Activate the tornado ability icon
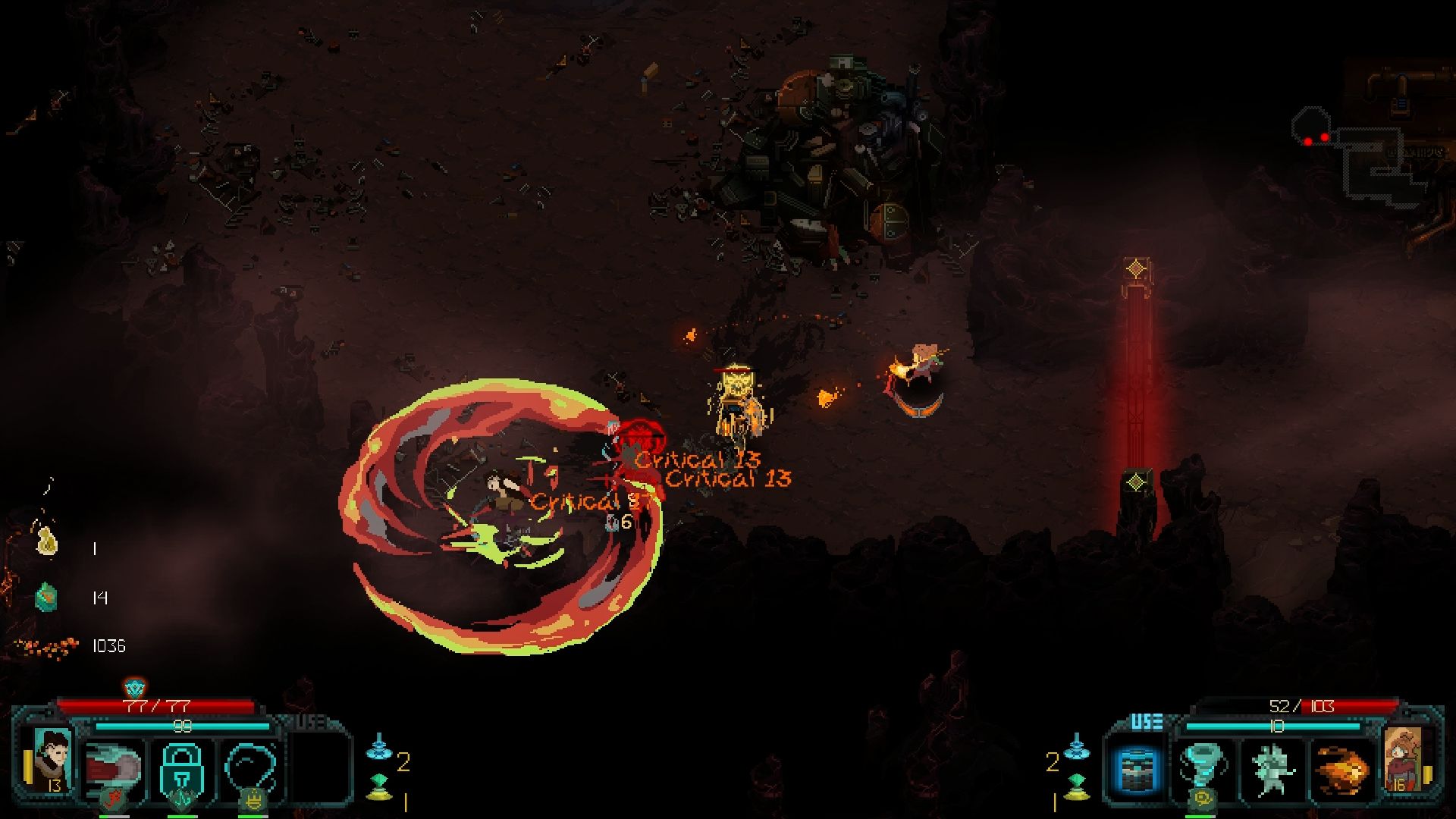 click(x=1203, y=767)
